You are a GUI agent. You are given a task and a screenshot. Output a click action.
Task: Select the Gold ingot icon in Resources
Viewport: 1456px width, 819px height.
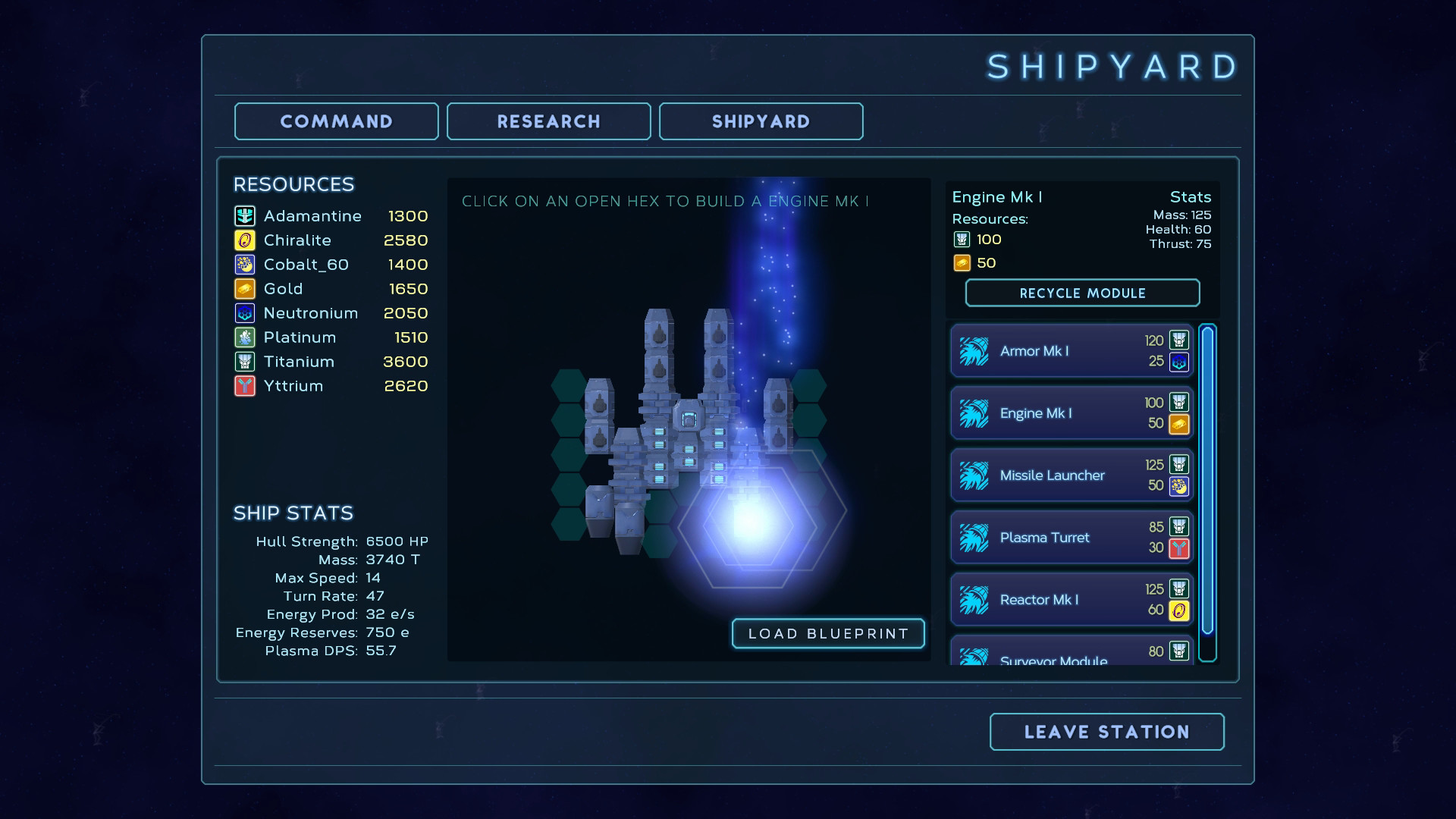(244, 288)
